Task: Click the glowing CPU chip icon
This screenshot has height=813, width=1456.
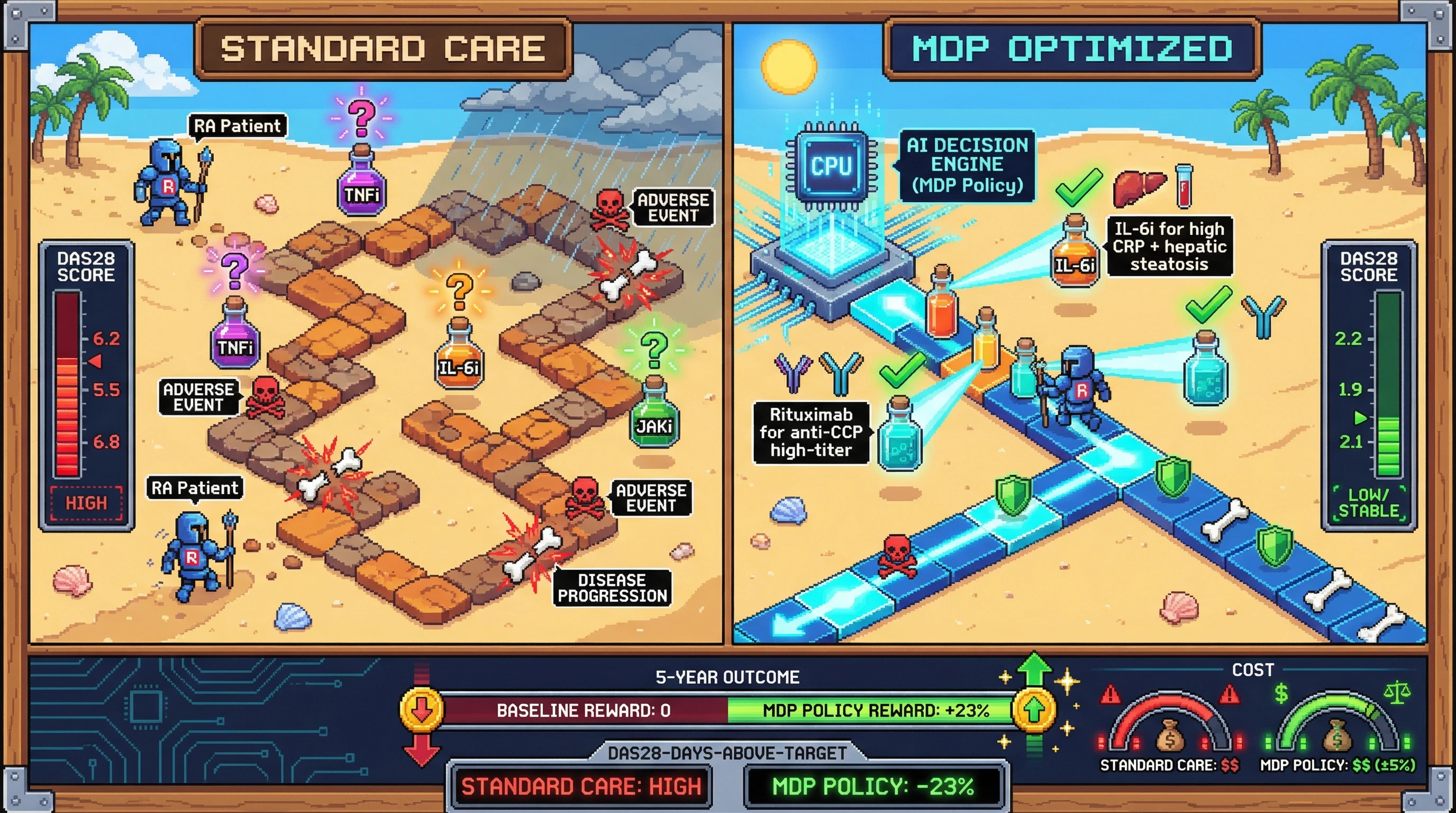Action: [831, 166]
